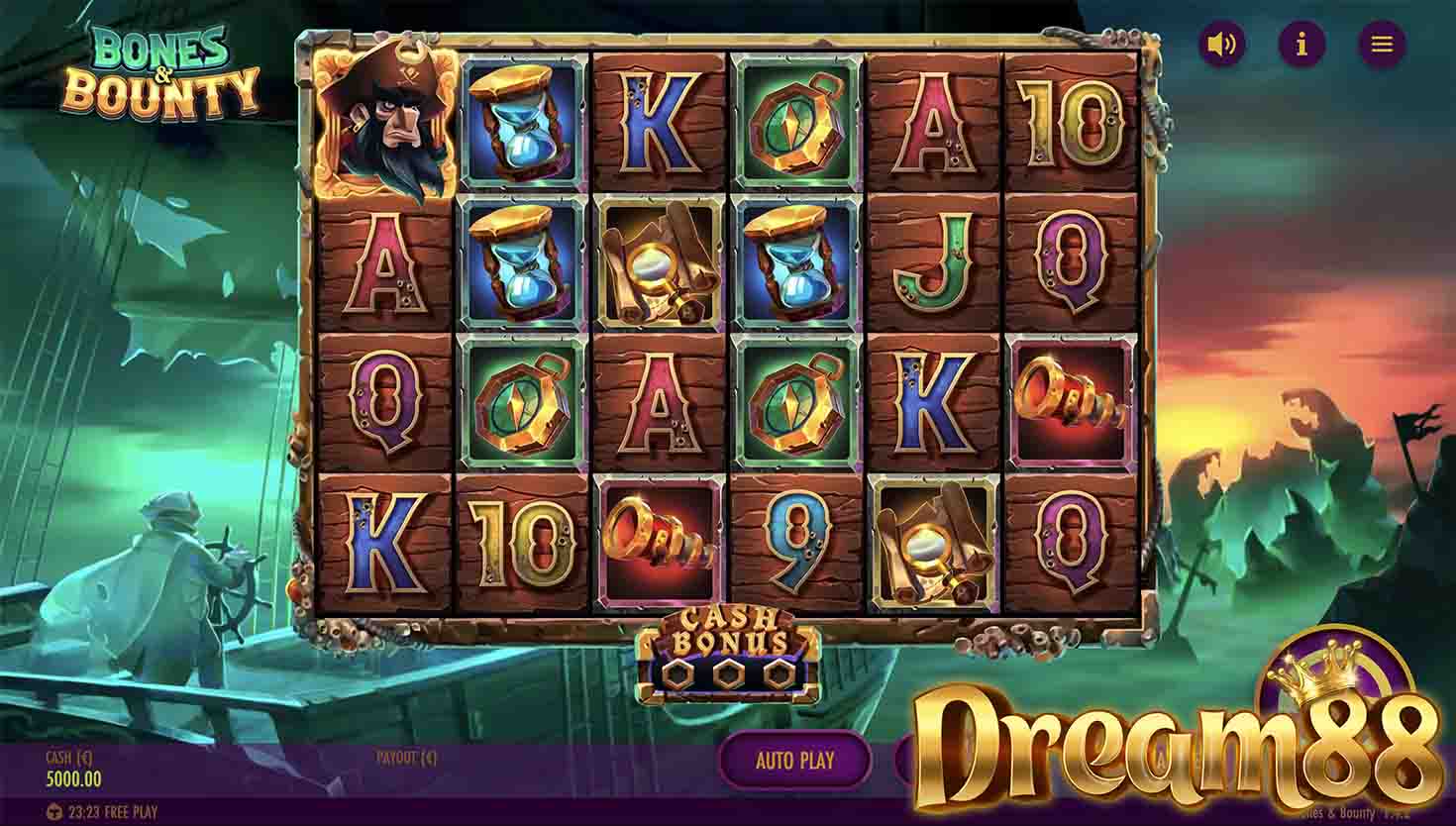Viewport: 1456px width, 826px height.
Task: Toggle the sound speaker button
Action: [1223, 45]
